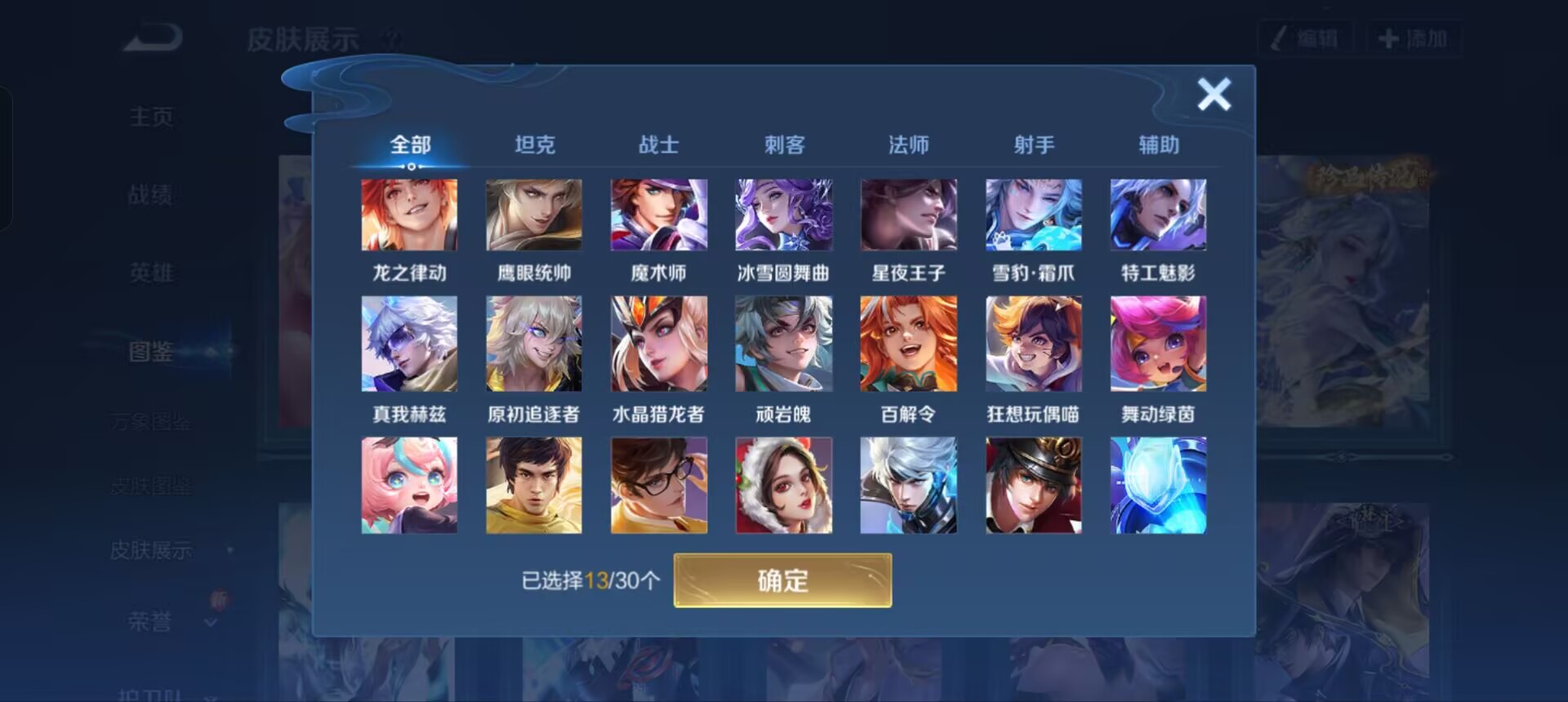
Task: Select the 水晶猎龙者 skin portrait
Action: tap(659, 343)
